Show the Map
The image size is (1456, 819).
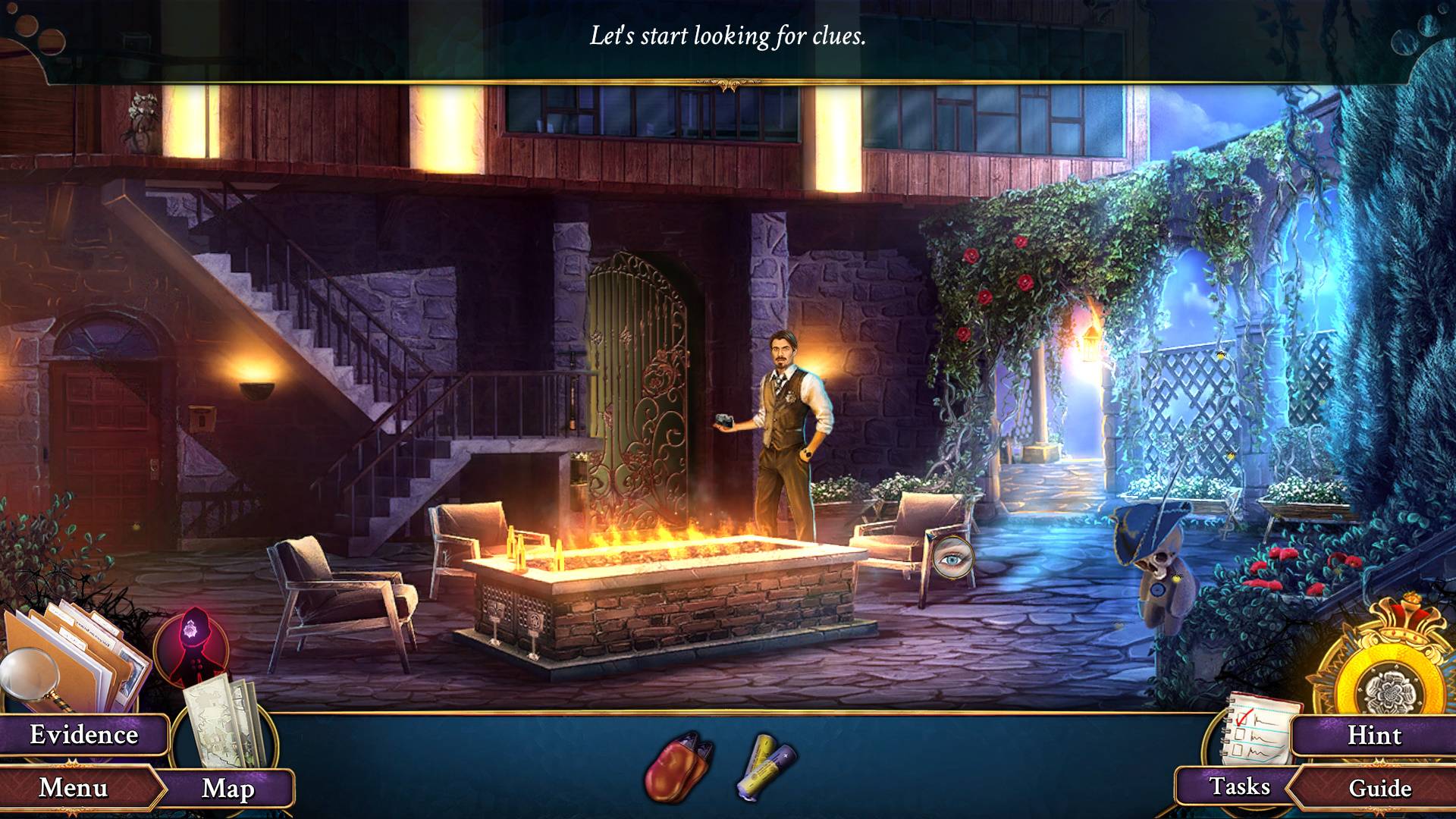pos(227,789)
